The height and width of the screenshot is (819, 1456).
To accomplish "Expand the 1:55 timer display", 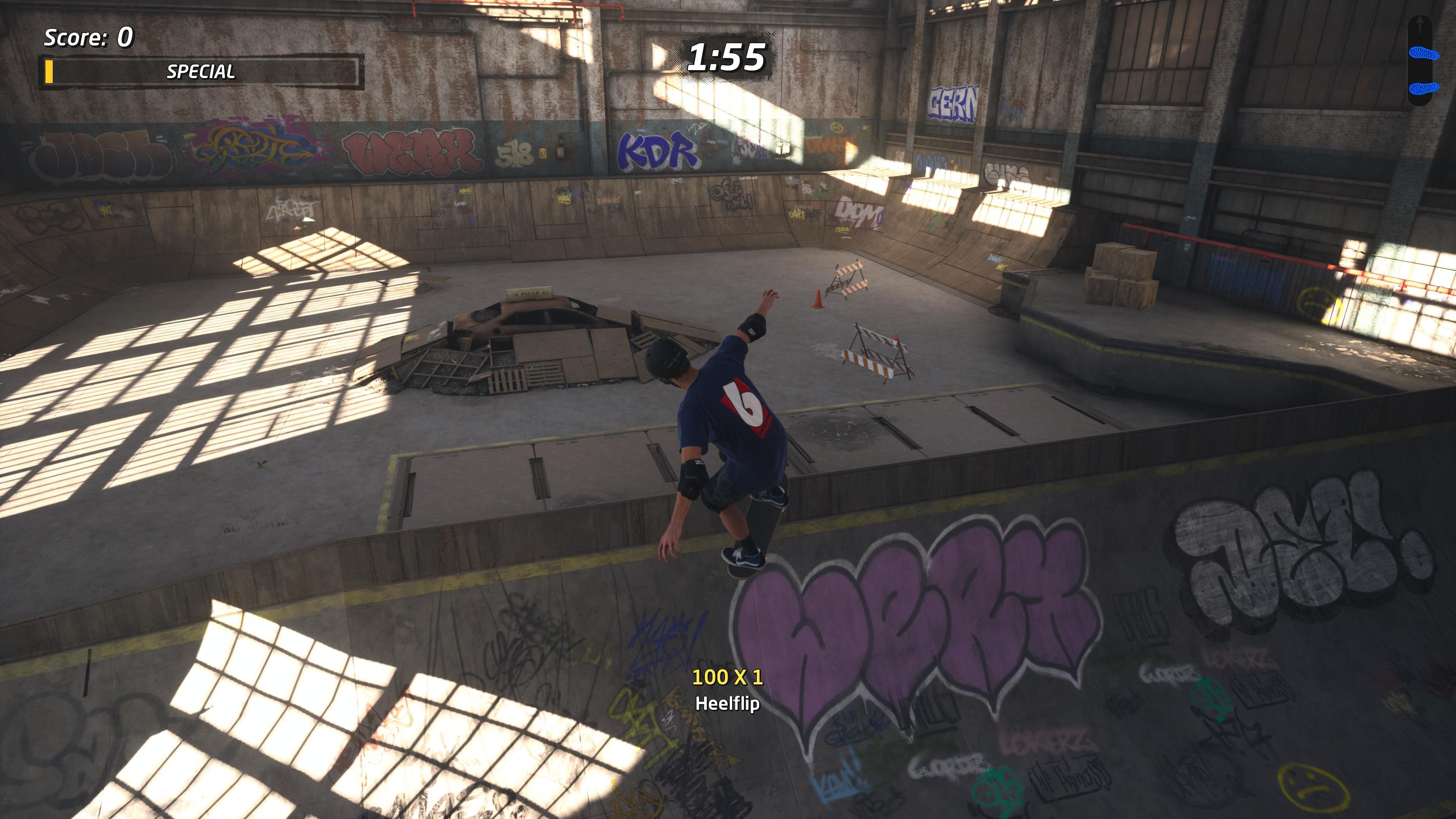I will pos(728,56).
